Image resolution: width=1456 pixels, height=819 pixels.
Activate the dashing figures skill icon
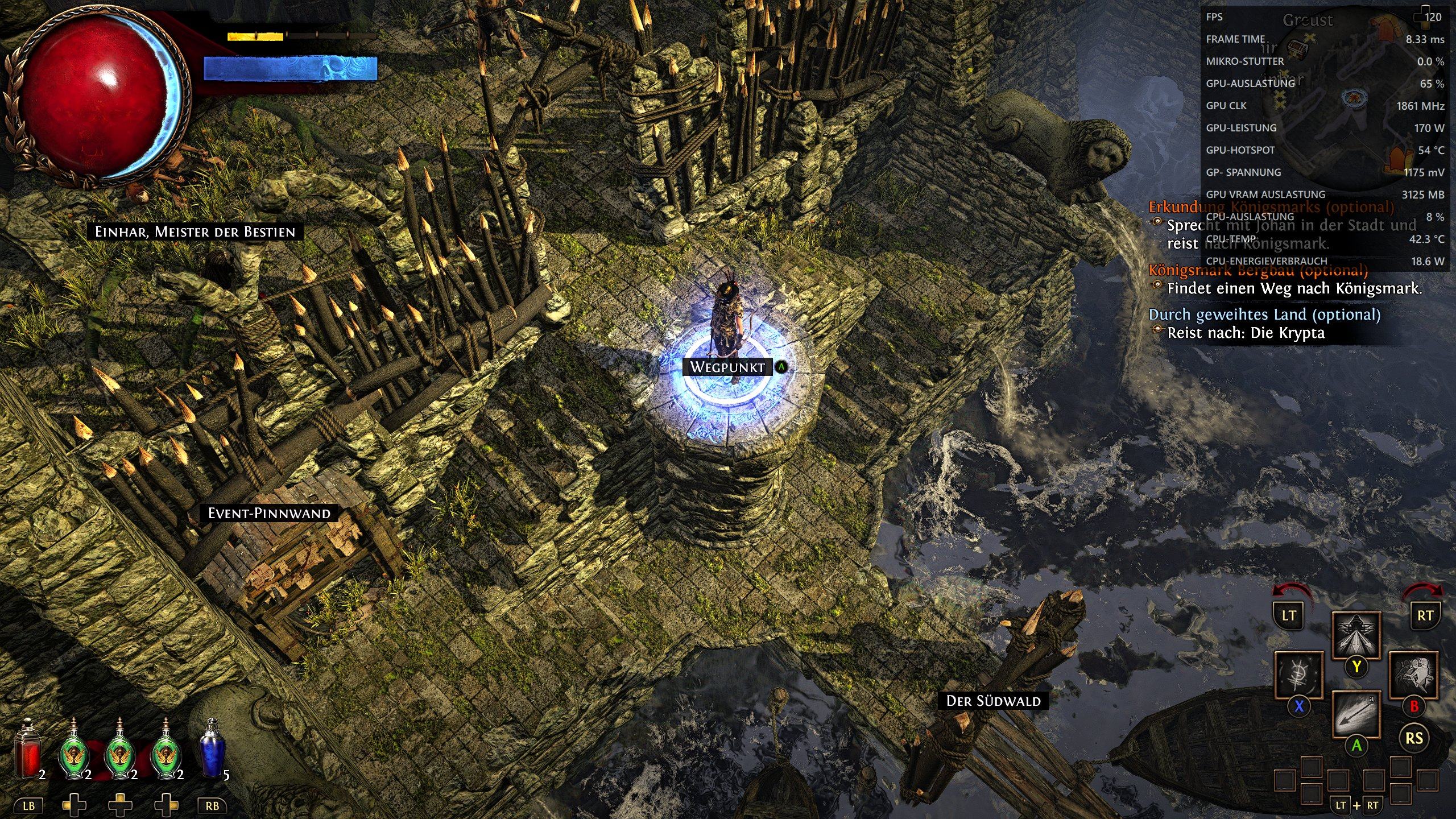point(1413,675)
